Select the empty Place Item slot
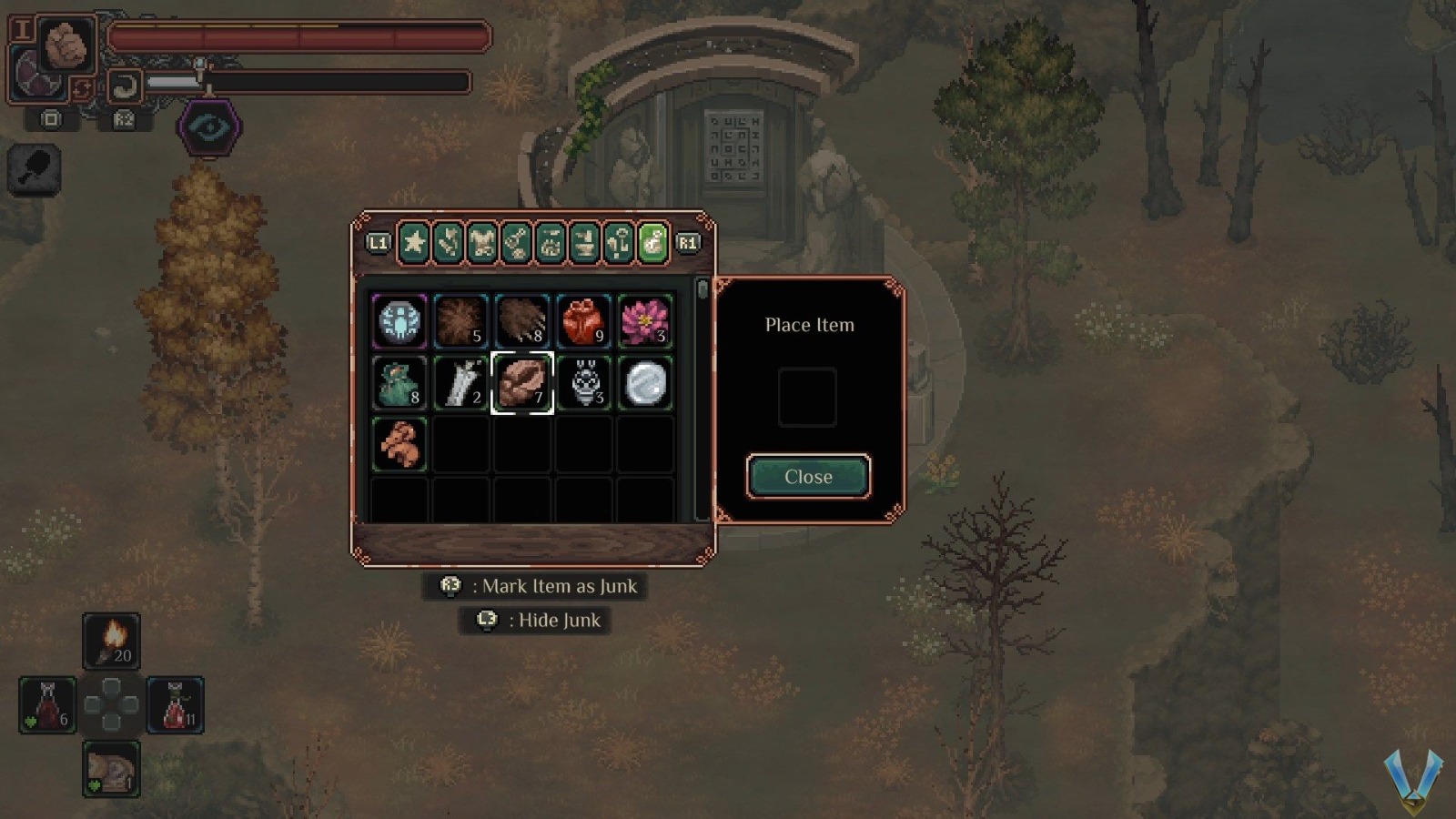This screenshot has height=819, width=1456. [807, 398]
